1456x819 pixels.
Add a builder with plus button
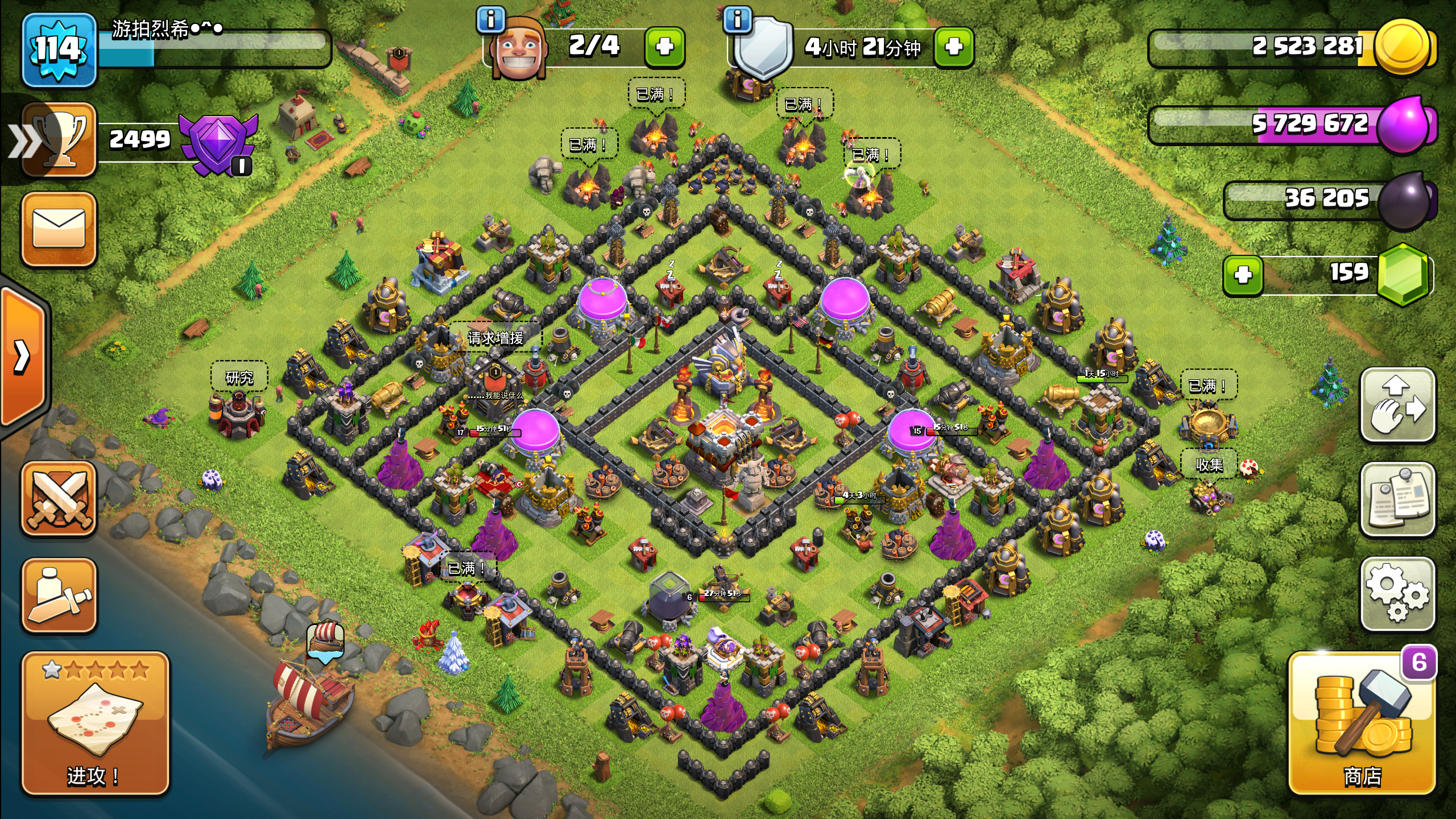point(664,47)
